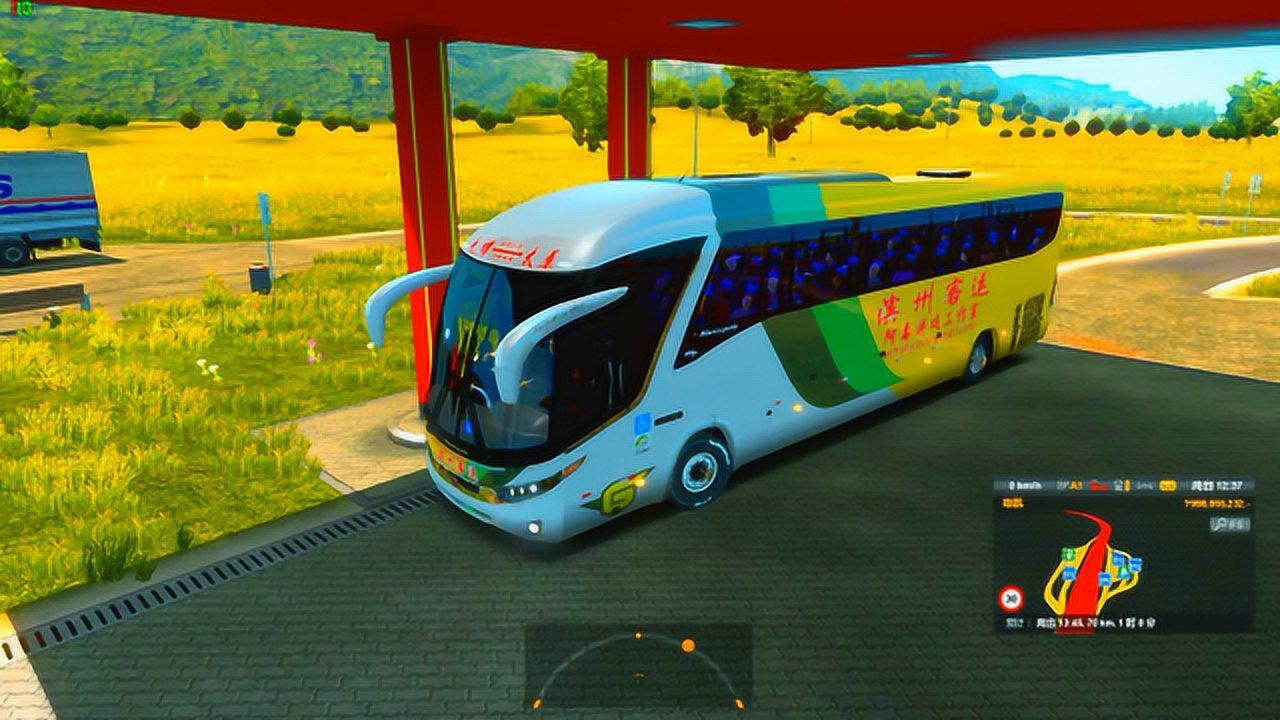The image size is (1280, 720).
Task: Select the green marker on the minimap
Action: click(1068, 553)
